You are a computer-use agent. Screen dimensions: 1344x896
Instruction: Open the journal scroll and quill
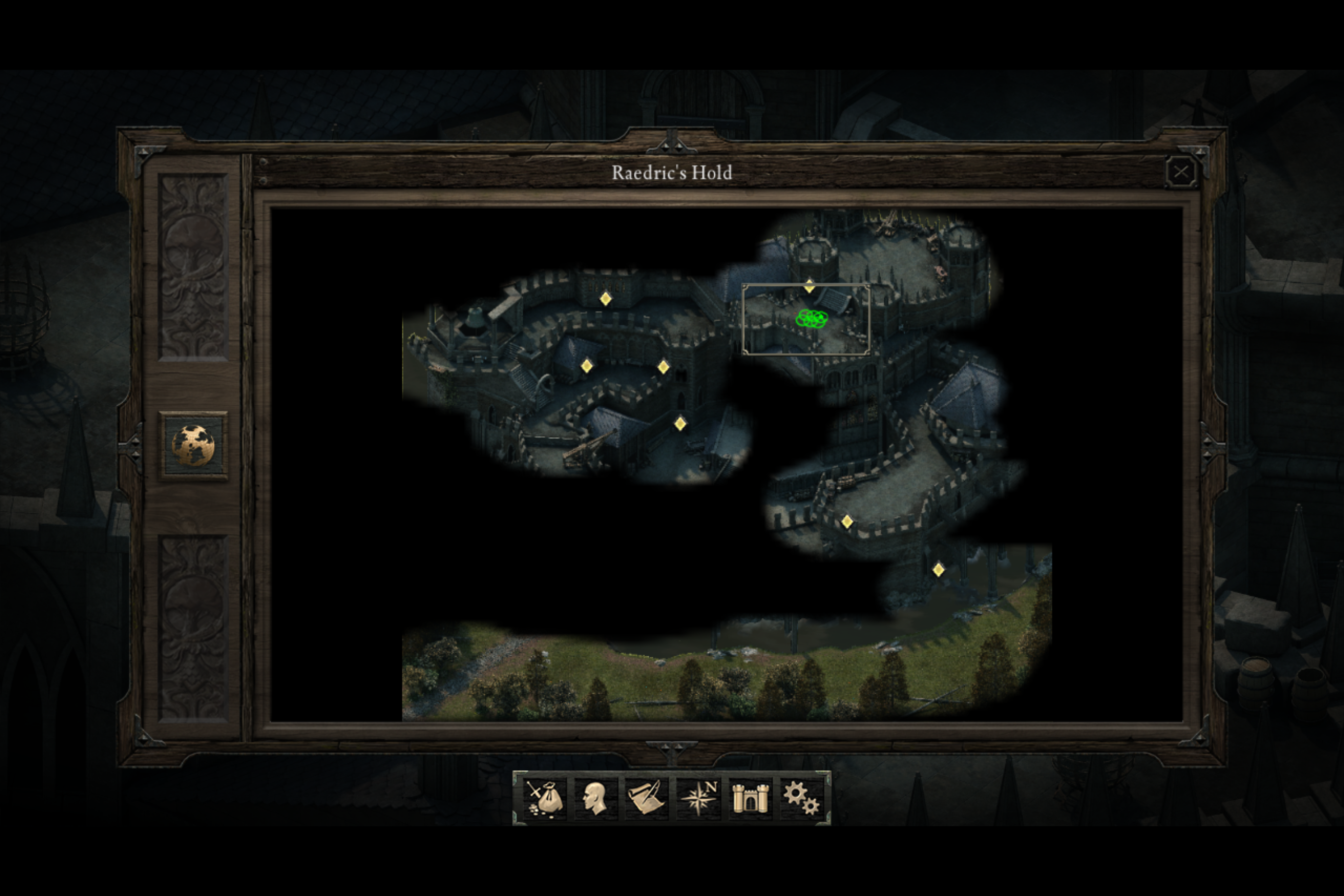pos(646,798)
